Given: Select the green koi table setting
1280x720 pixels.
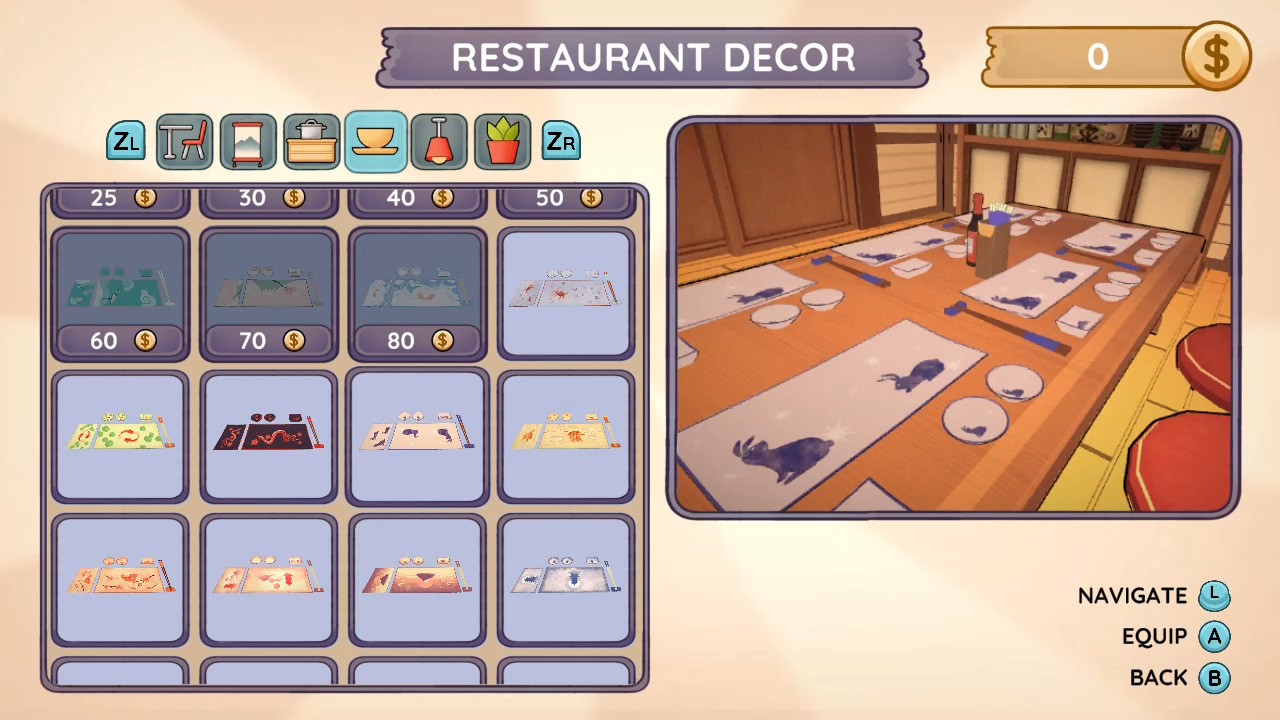Looking at the screenshot, I should point(120,434).
